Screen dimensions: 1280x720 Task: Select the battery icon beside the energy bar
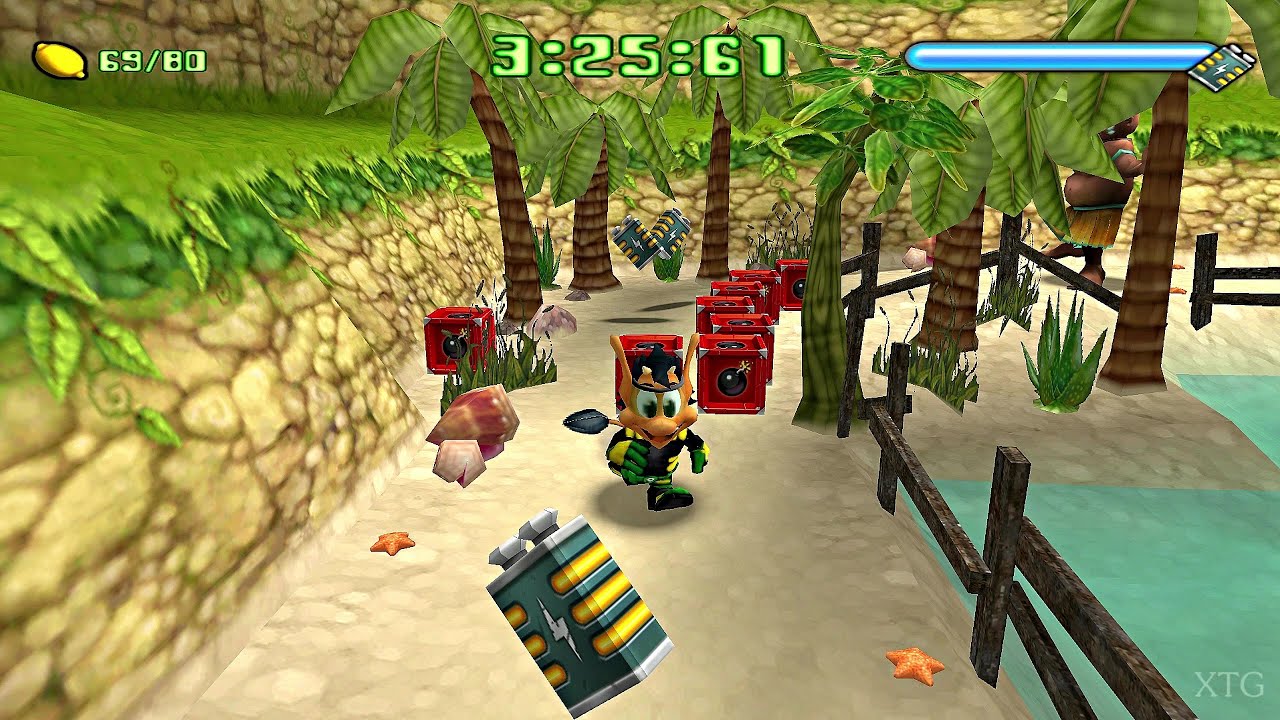tap(1223, 68)
